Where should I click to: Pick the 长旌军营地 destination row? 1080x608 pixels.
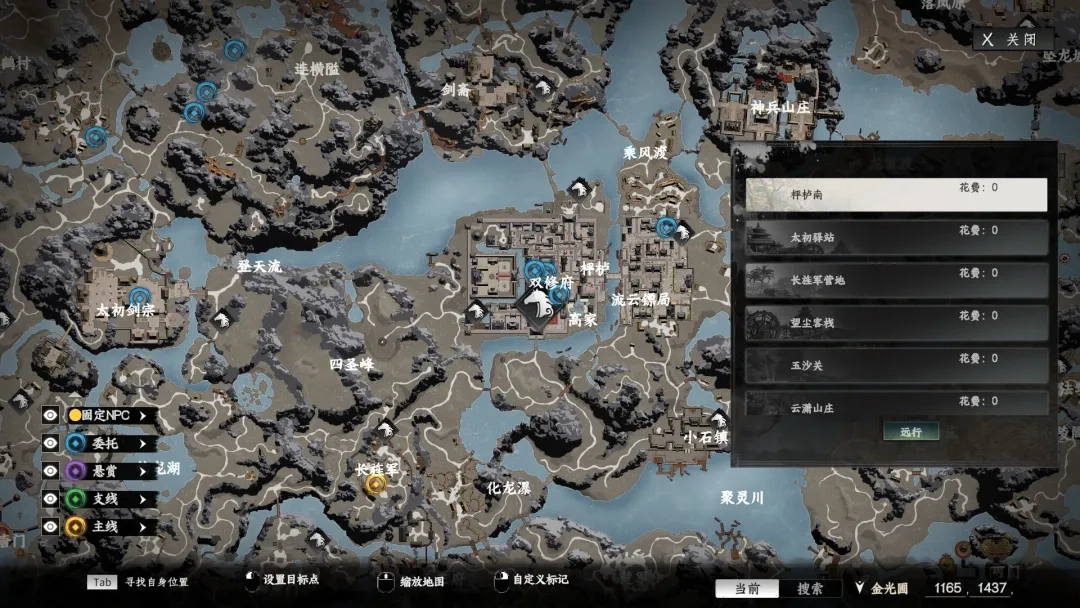pos(896,280)
